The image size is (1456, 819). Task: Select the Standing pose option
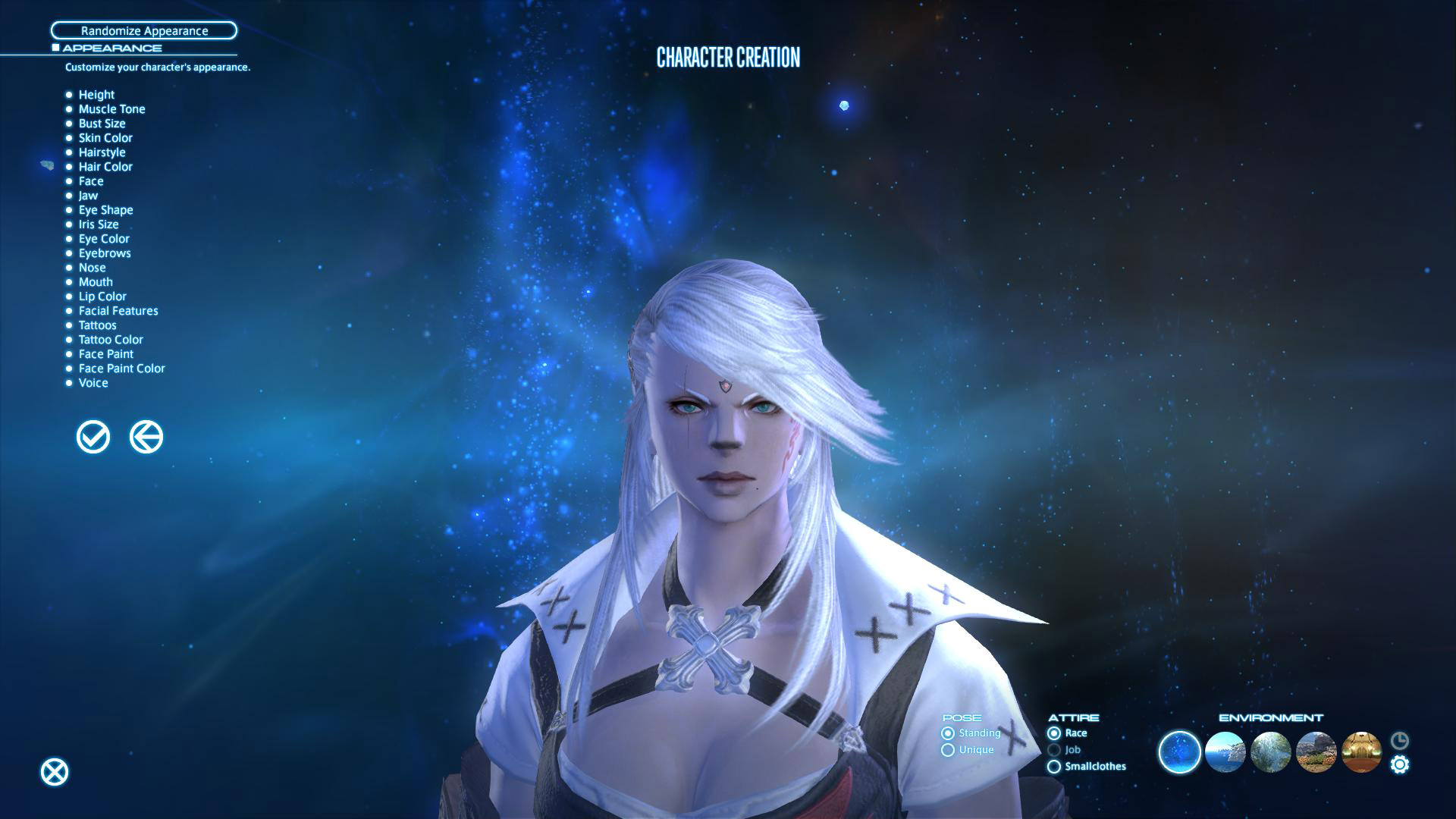pos(948,733)
